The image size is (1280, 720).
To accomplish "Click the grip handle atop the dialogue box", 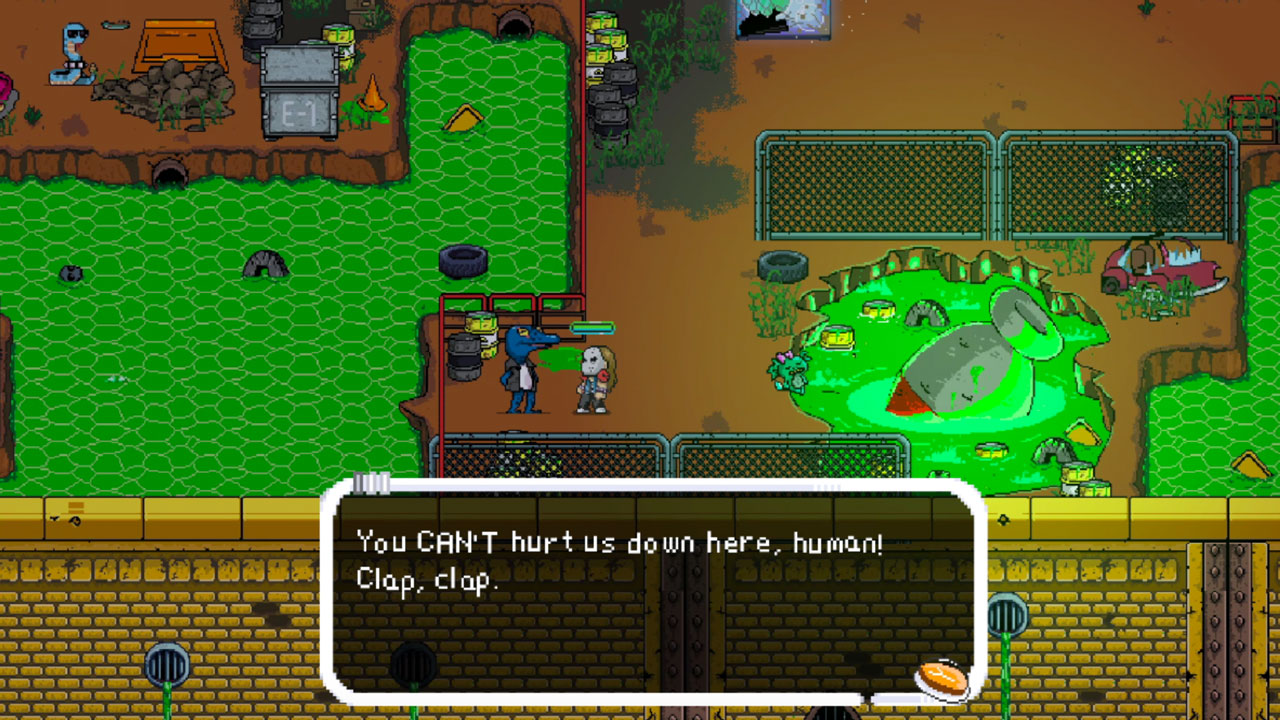I will (371, 484).
